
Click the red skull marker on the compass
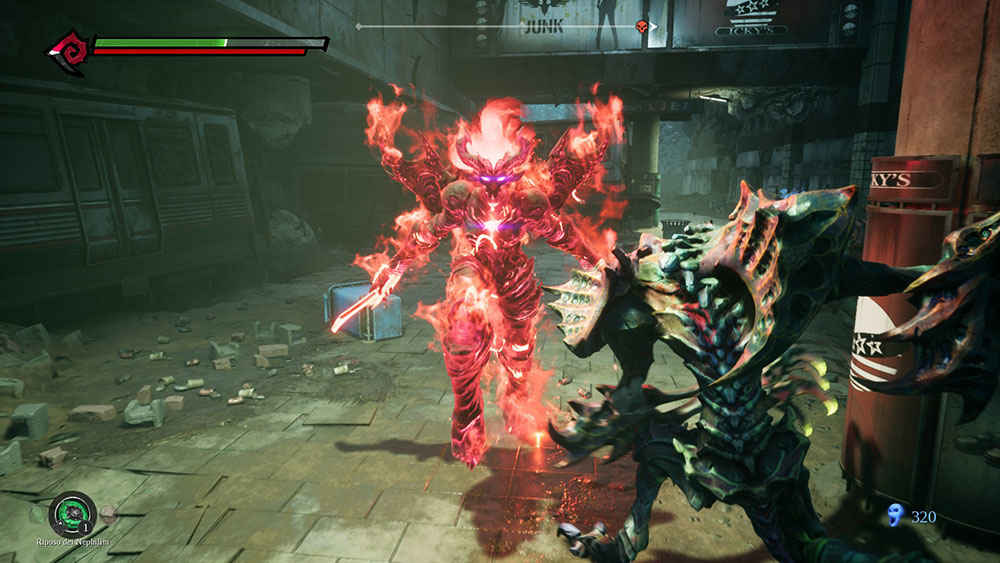[x=641, y=26]
